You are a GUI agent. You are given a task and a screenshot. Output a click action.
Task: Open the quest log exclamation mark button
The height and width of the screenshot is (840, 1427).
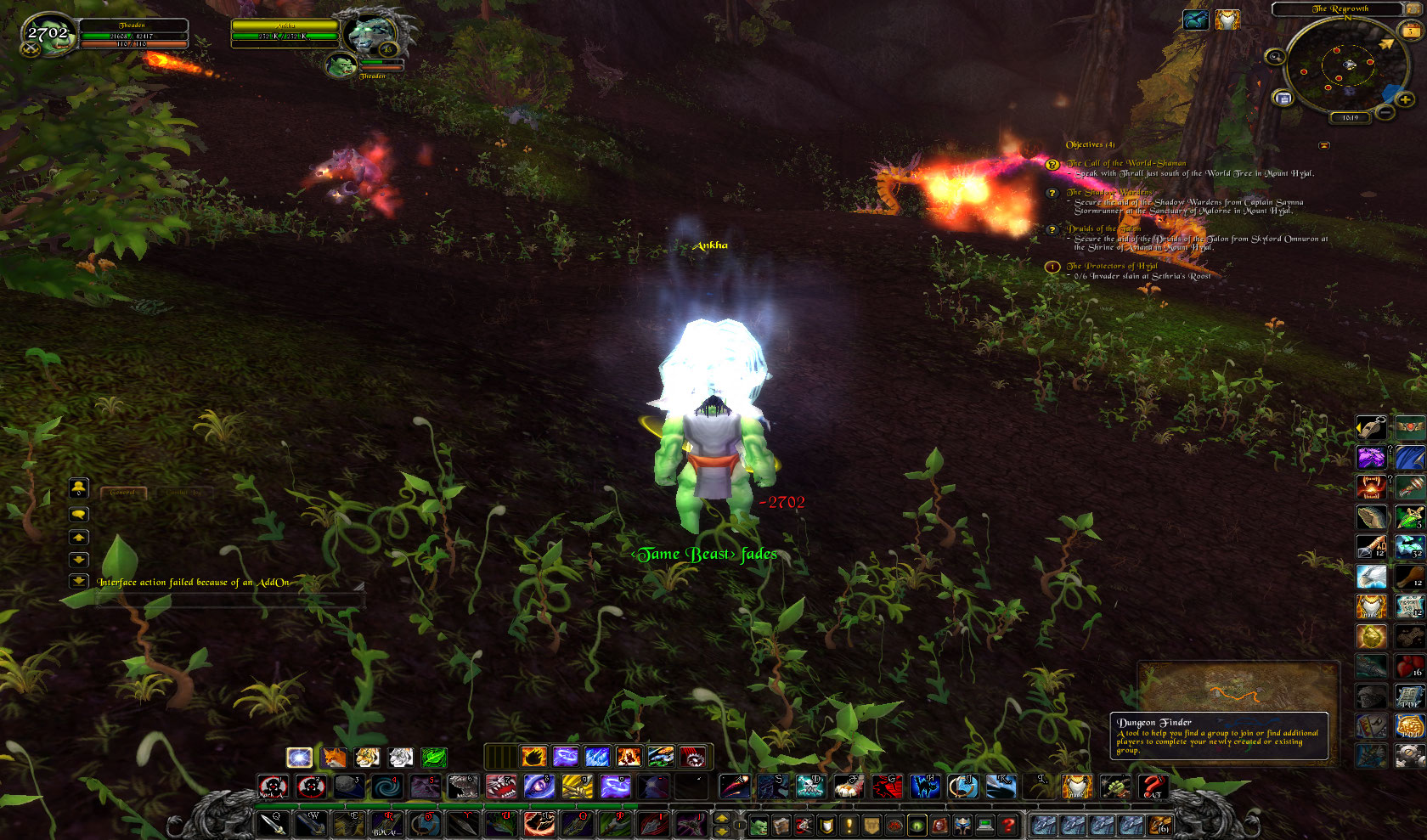coord(849,825)
